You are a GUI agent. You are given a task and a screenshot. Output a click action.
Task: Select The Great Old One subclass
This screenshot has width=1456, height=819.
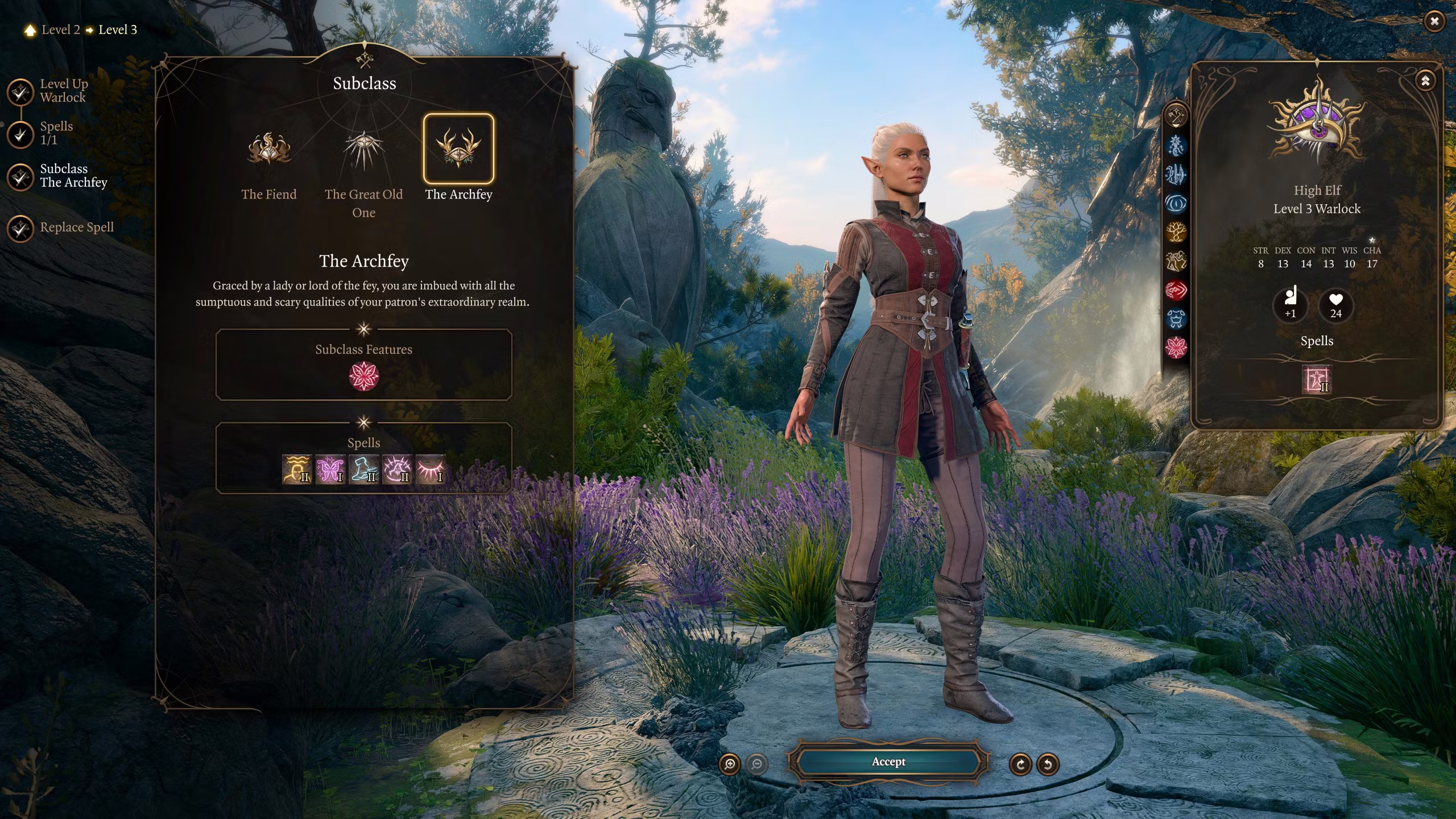(363, 150)
